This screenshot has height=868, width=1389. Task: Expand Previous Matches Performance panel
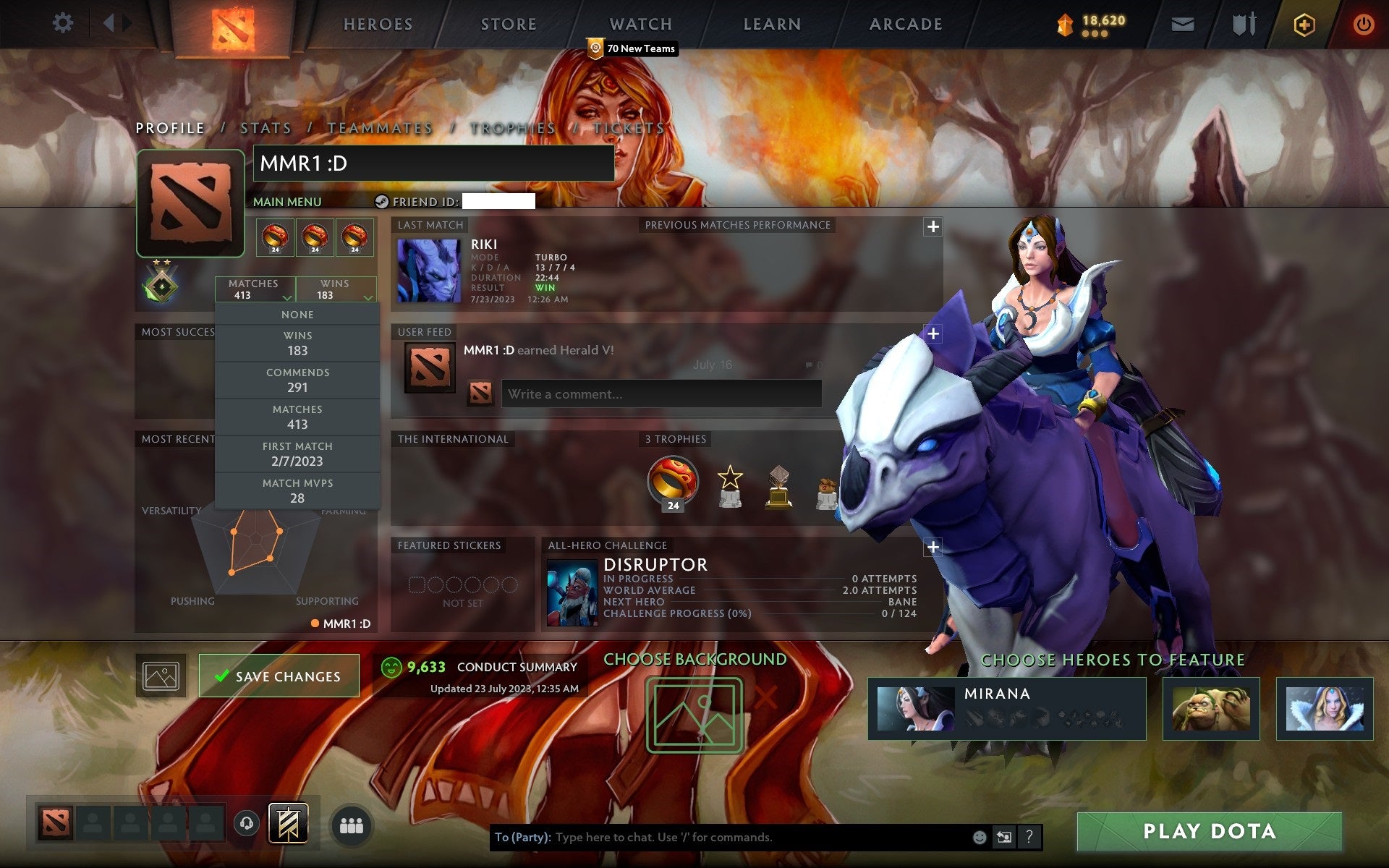(932, 226)
